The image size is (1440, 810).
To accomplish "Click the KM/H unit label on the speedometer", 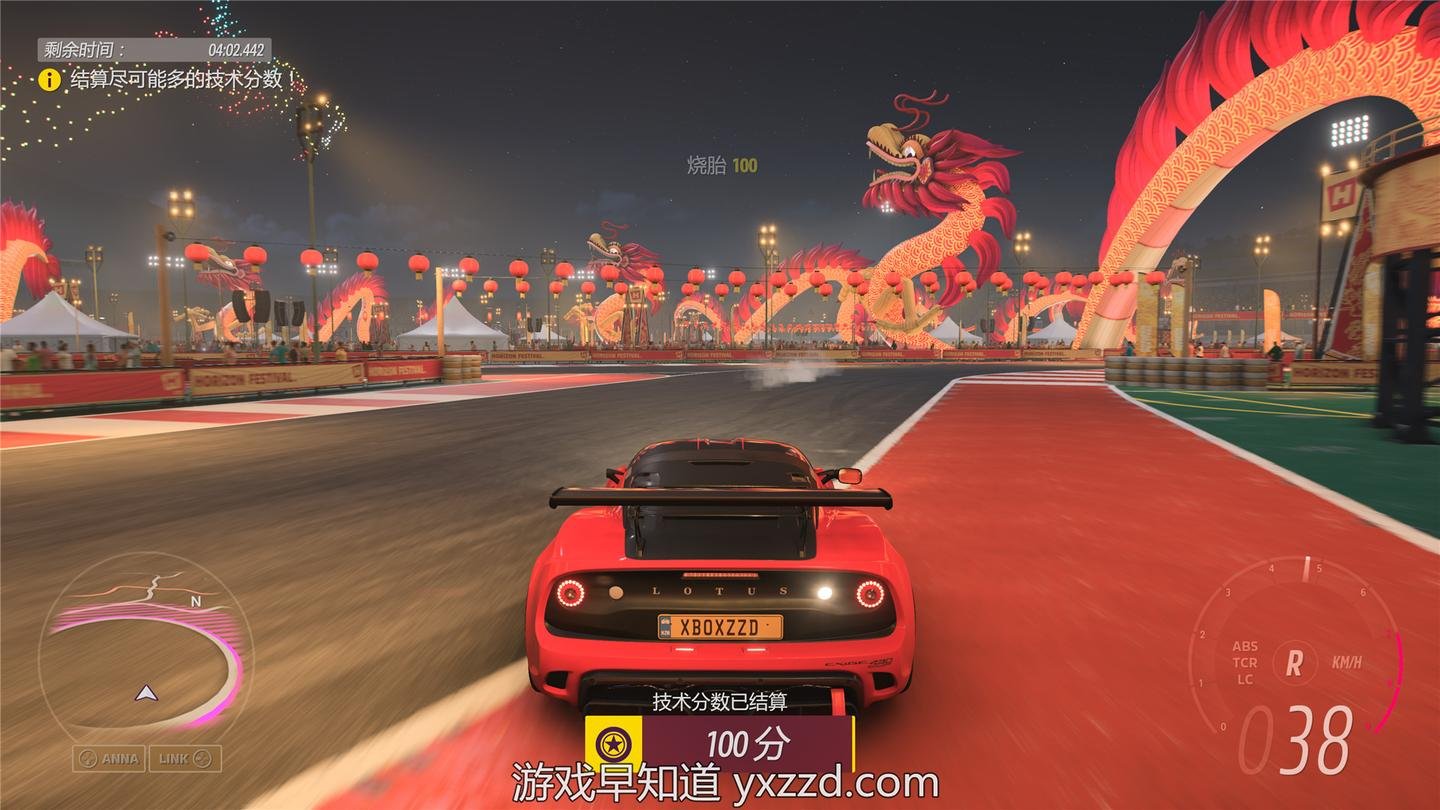I will (x=1345, y=660).
